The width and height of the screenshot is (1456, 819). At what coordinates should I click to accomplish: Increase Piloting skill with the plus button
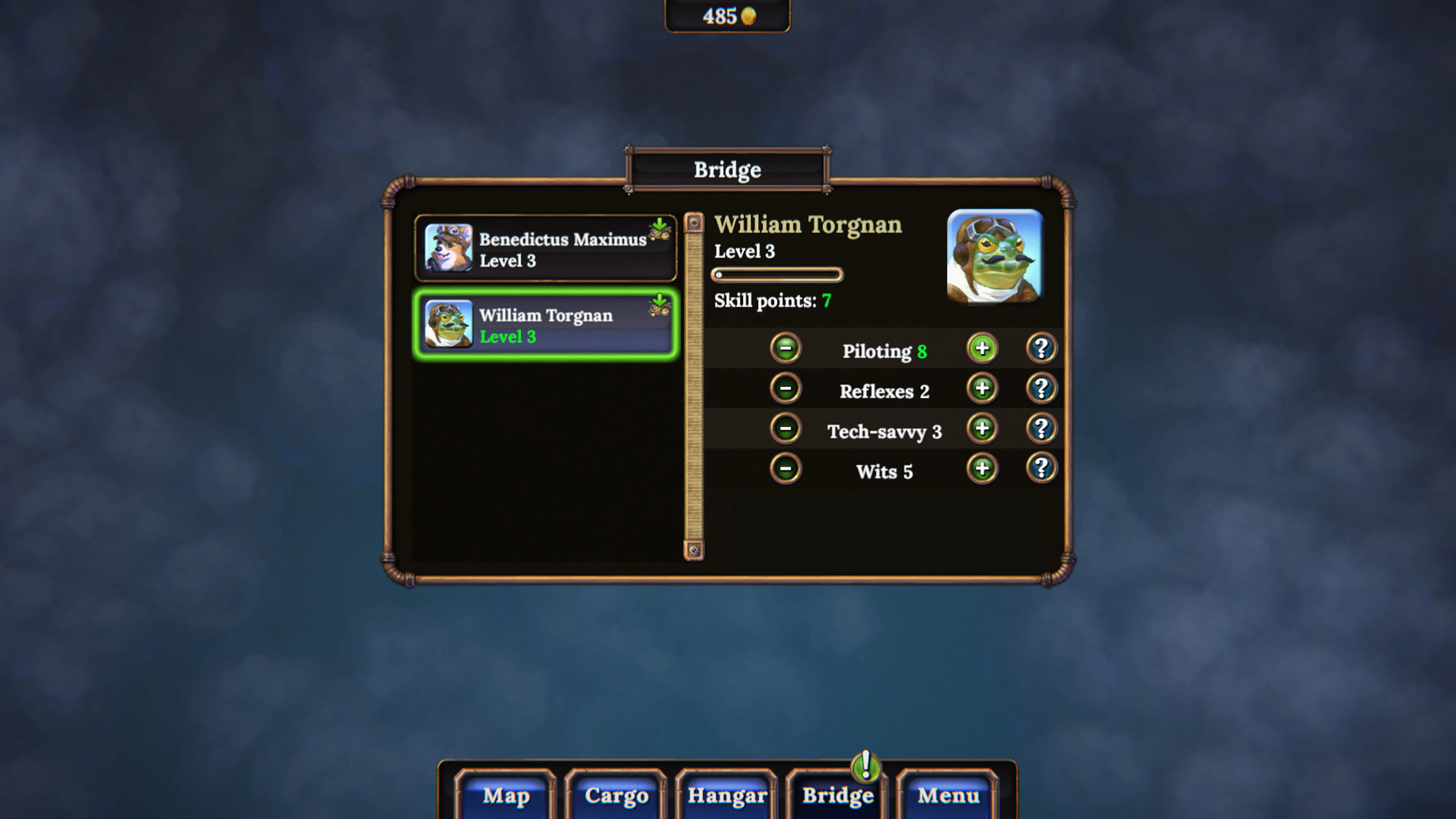pyautogui.click(x=982, y=349)
